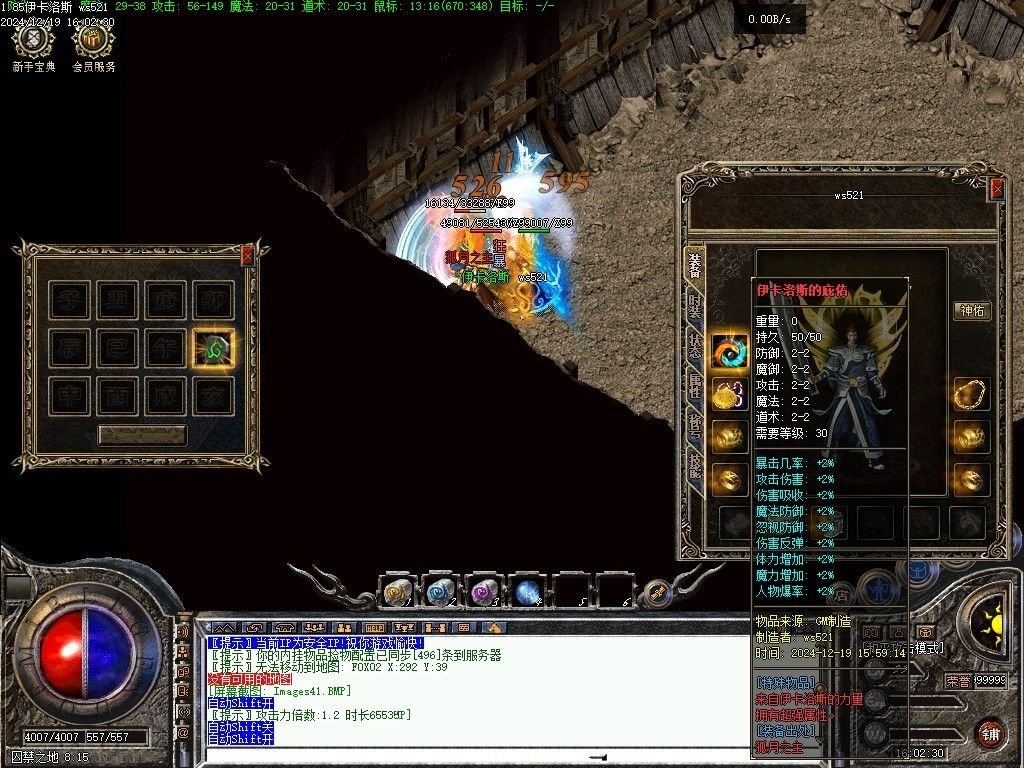Select the blue swirl equipment slot
Screen dimensions: 1024x768
pyautogui.click(x=730, y=351)
